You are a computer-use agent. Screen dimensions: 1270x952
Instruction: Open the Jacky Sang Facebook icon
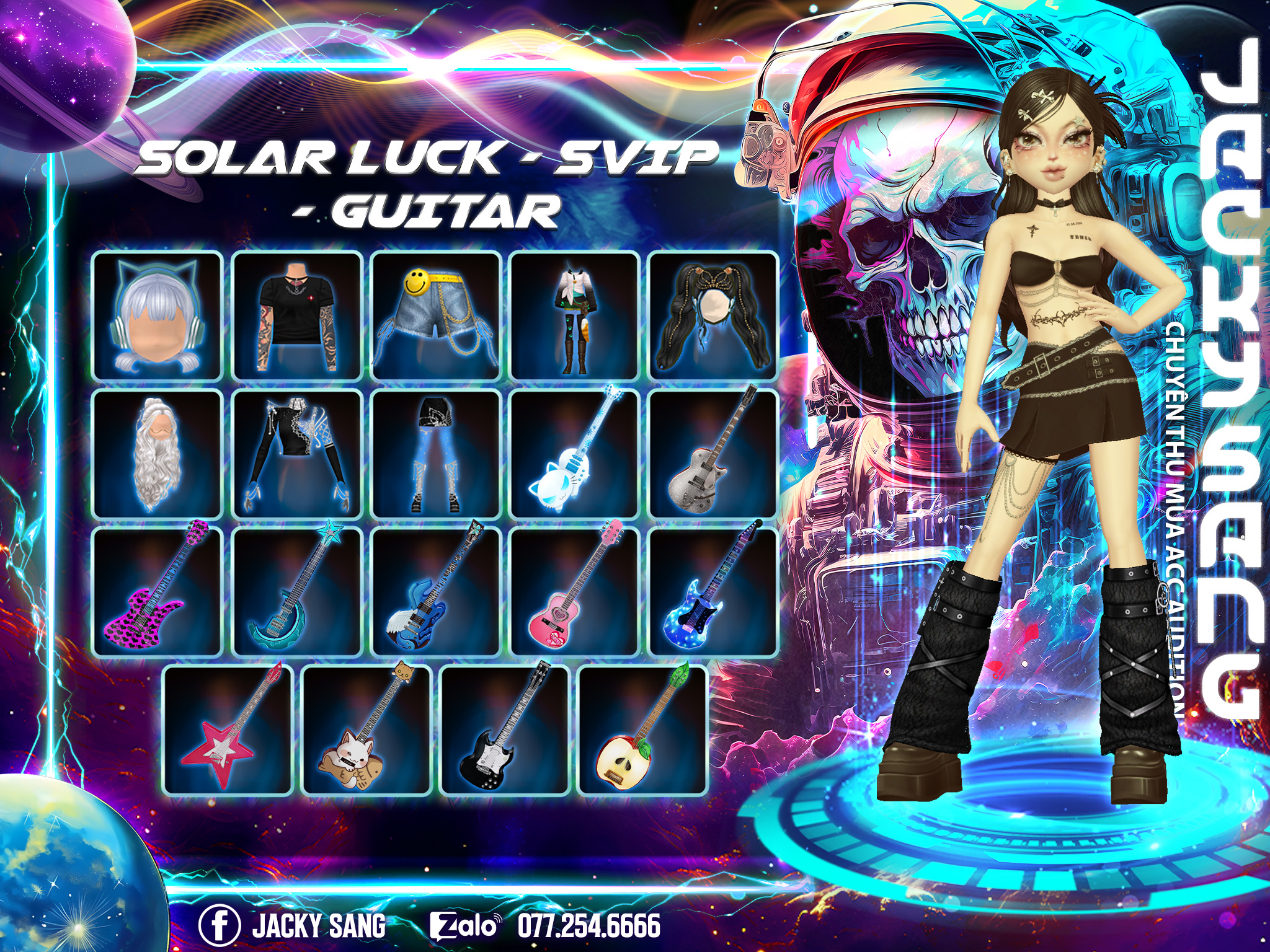click(219, 925)
